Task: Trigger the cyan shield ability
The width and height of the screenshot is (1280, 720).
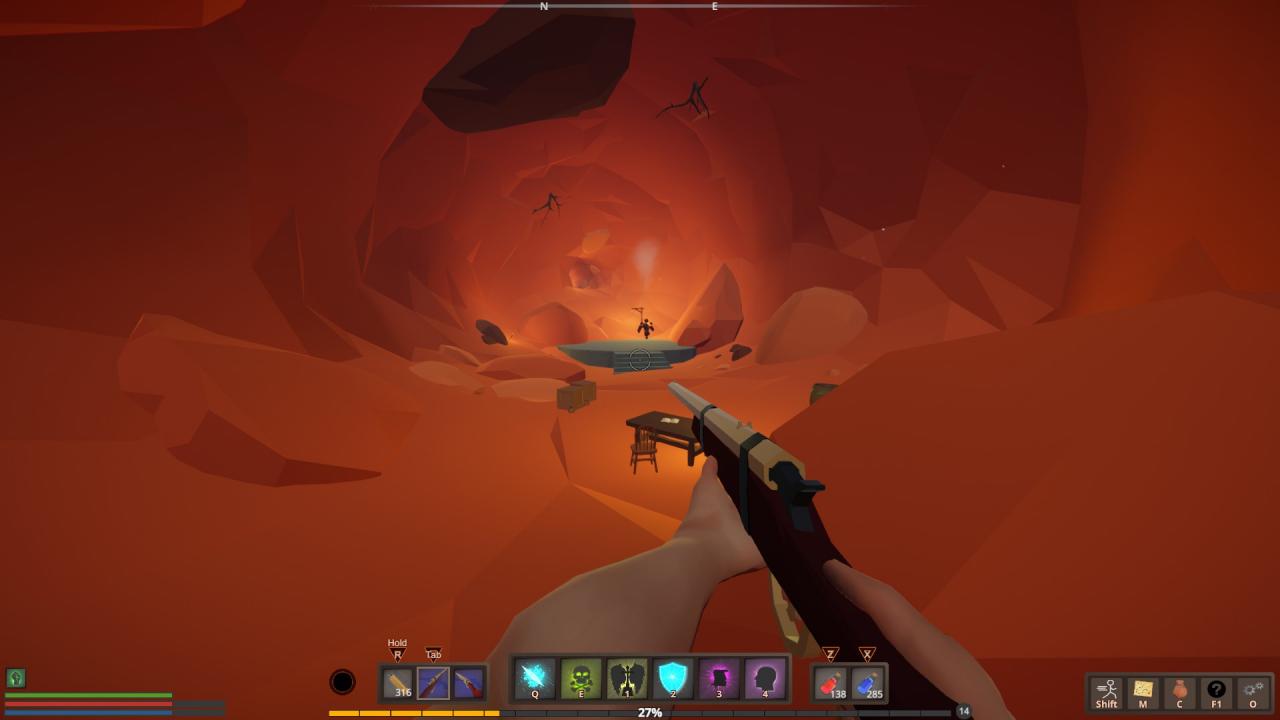Action: (x=673, y=679)
